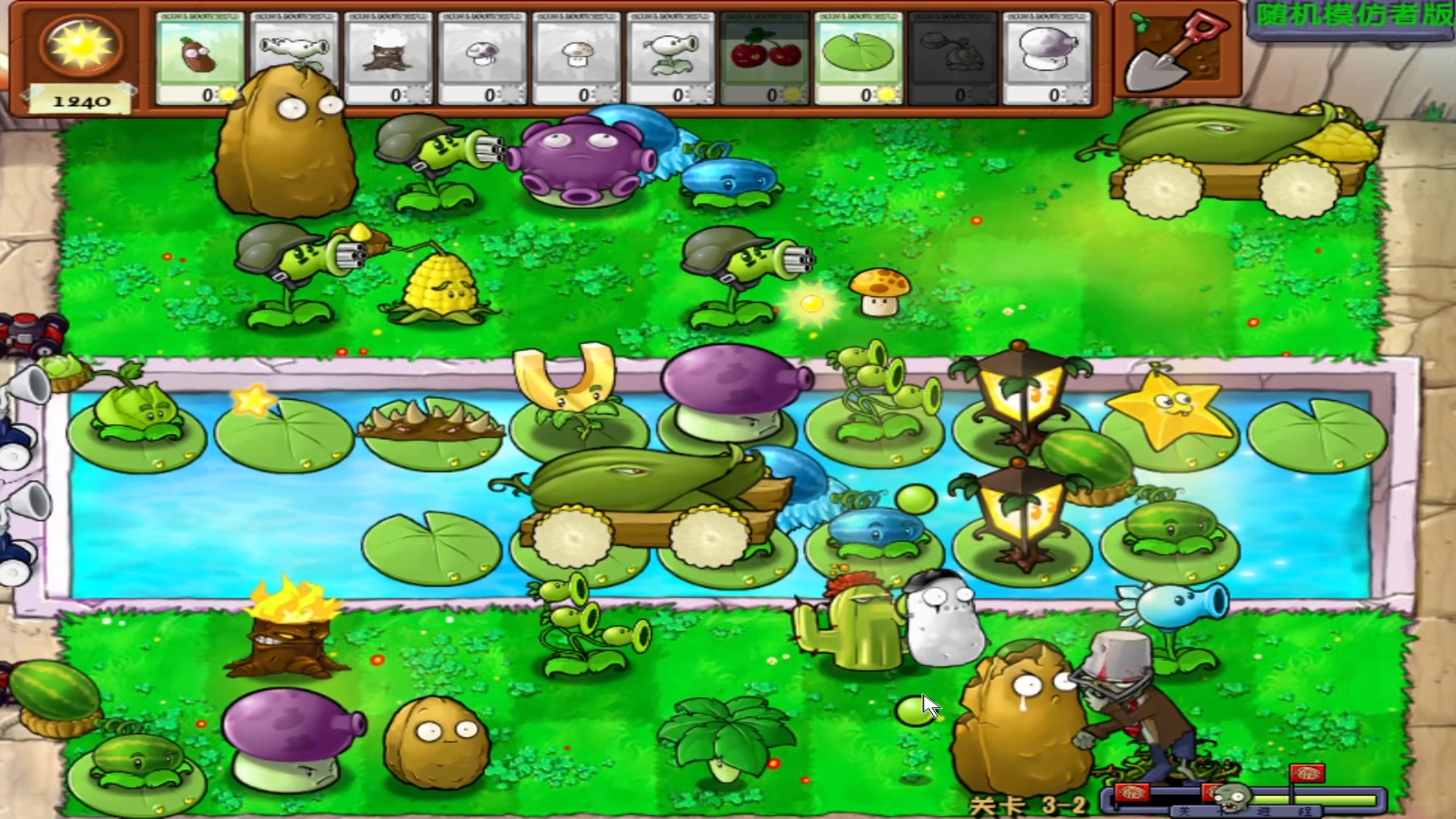Pick the spotted Sun-shroom seed card
This screenshot has width=1456, height=819.
point(576,58)
